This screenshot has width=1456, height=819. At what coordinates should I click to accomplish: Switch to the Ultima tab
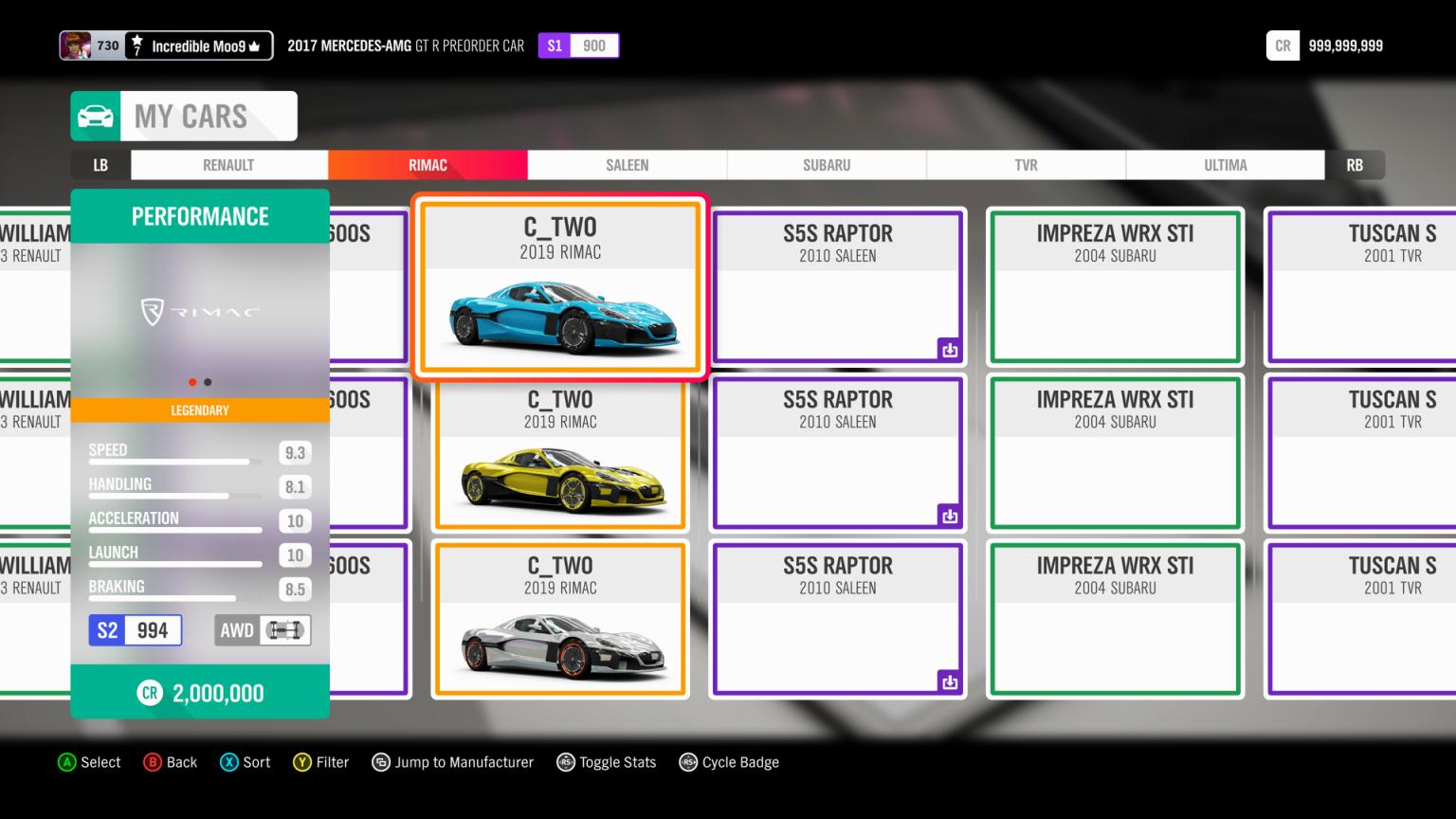tap(1225, 165)
